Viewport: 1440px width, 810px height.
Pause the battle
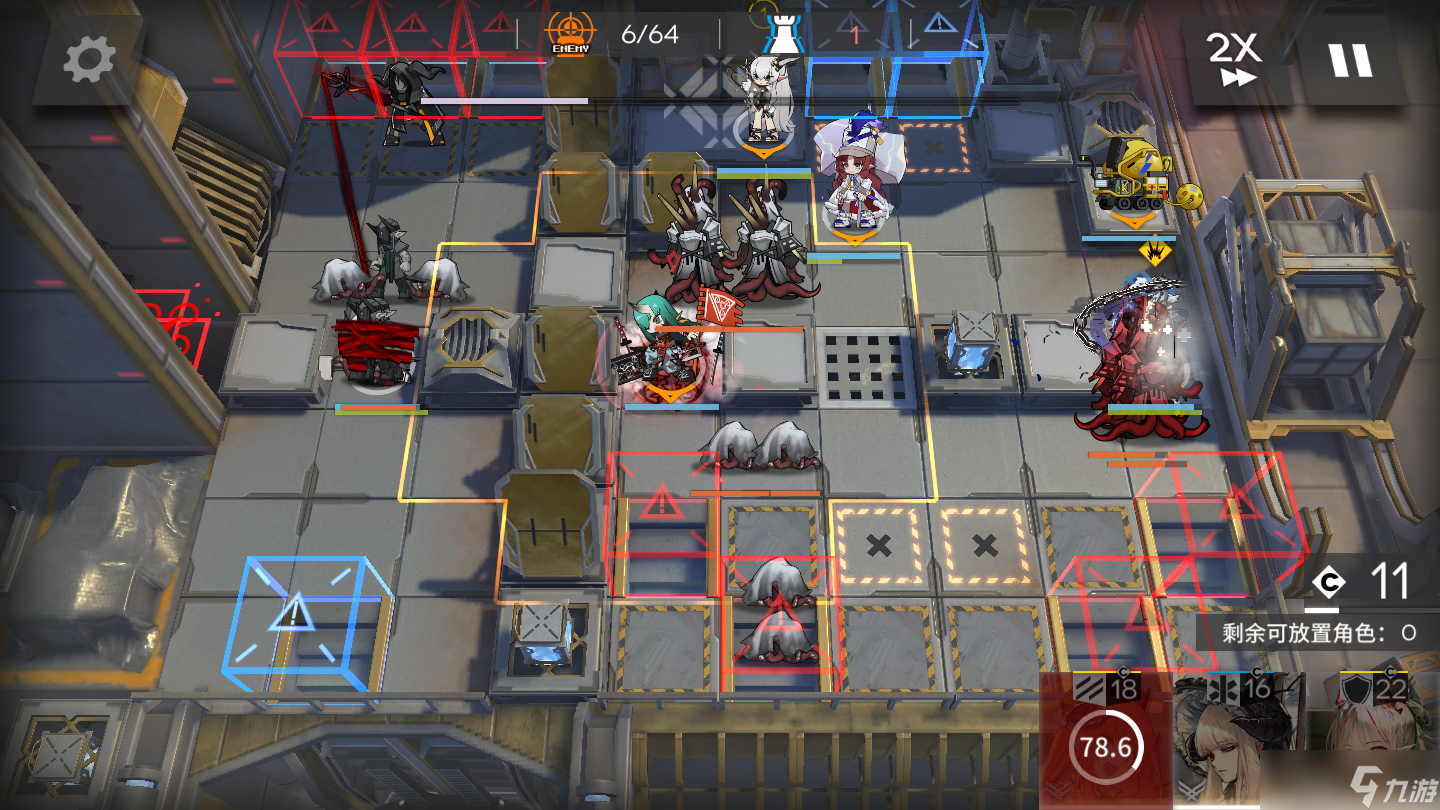coord(1350,60)
